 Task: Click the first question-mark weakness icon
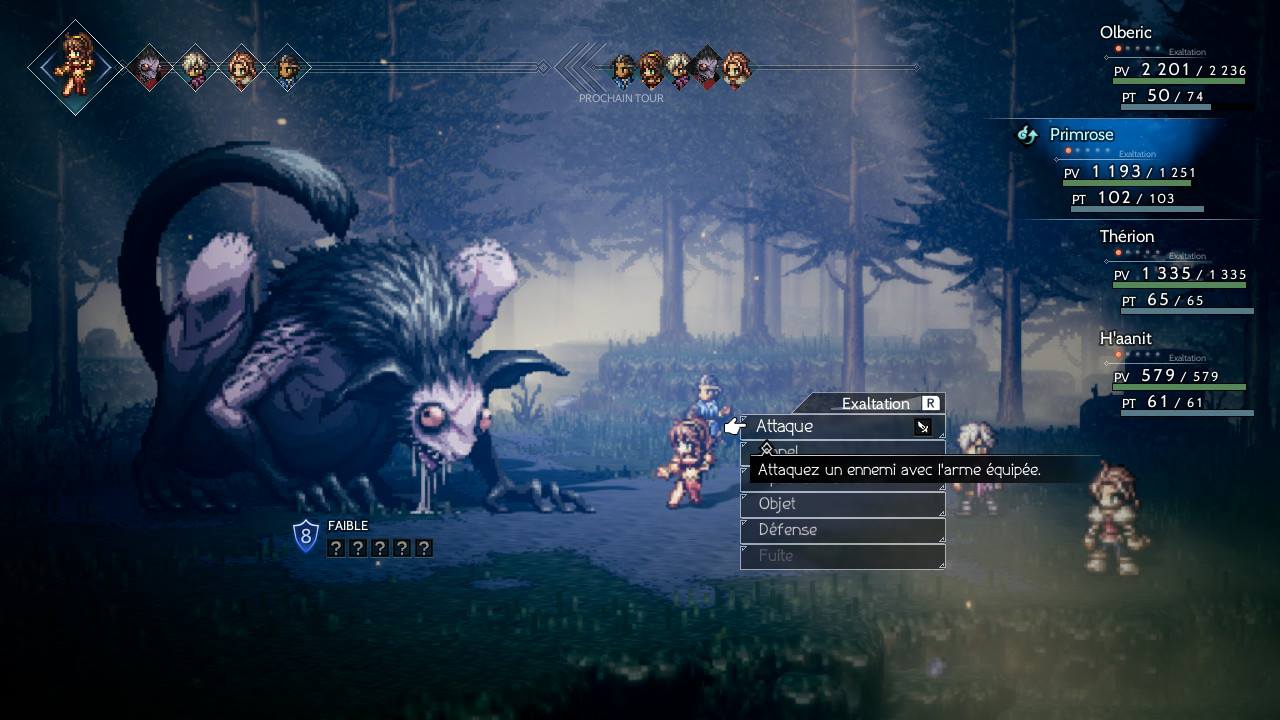(336, 547)
